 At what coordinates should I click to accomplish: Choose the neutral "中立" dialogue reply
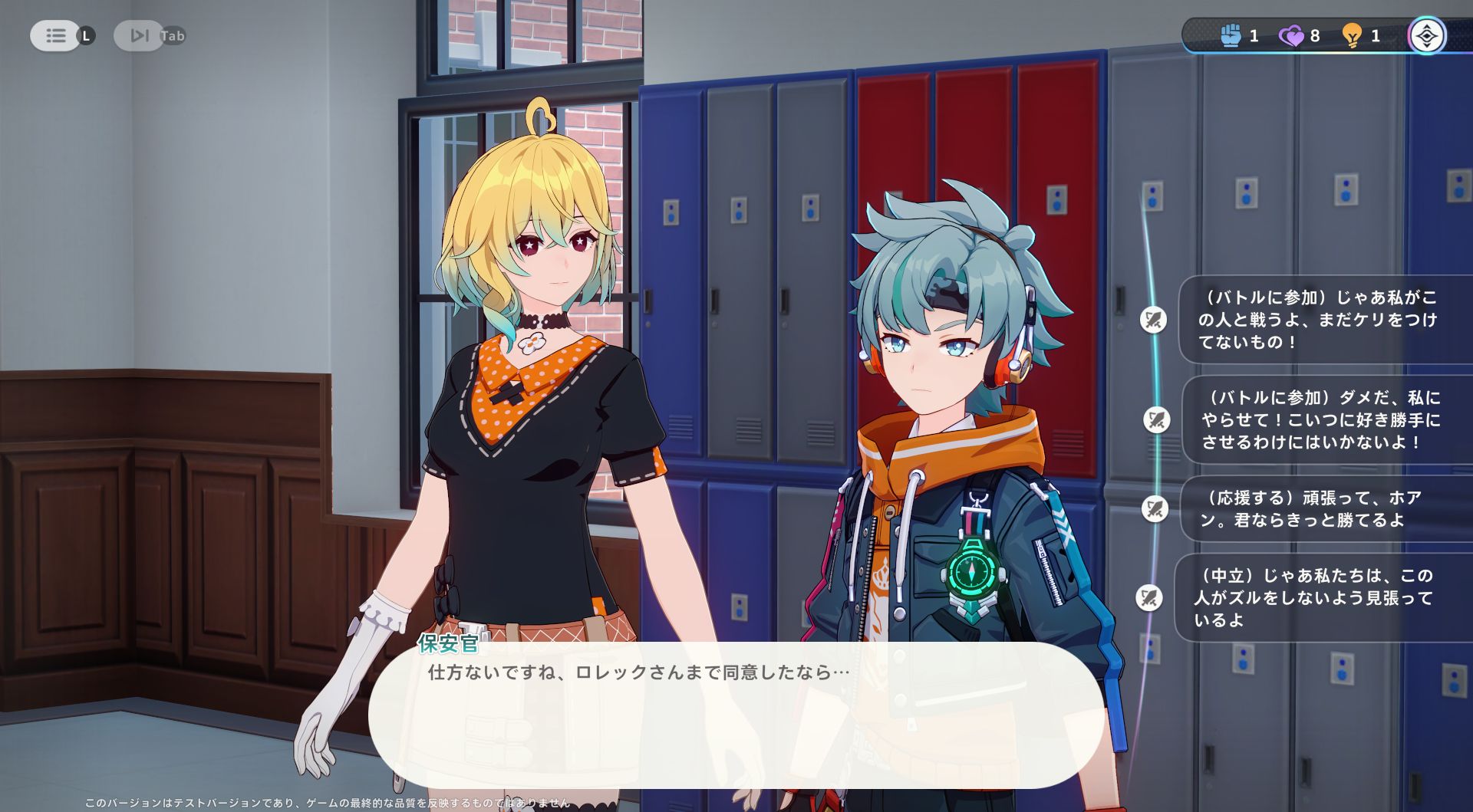point(1313,597)
